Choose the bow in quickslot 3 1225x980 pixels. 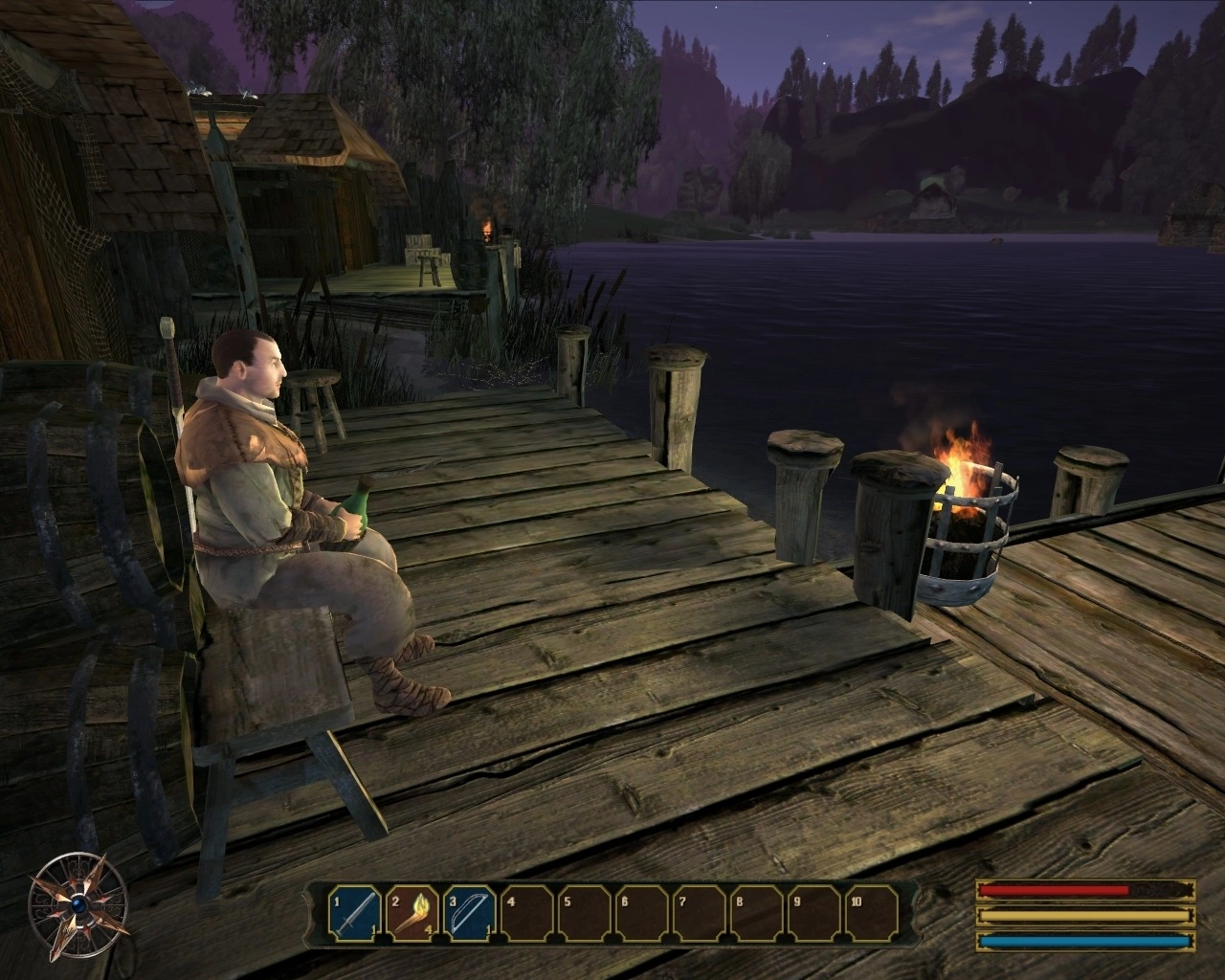click(x=469, y=916)
